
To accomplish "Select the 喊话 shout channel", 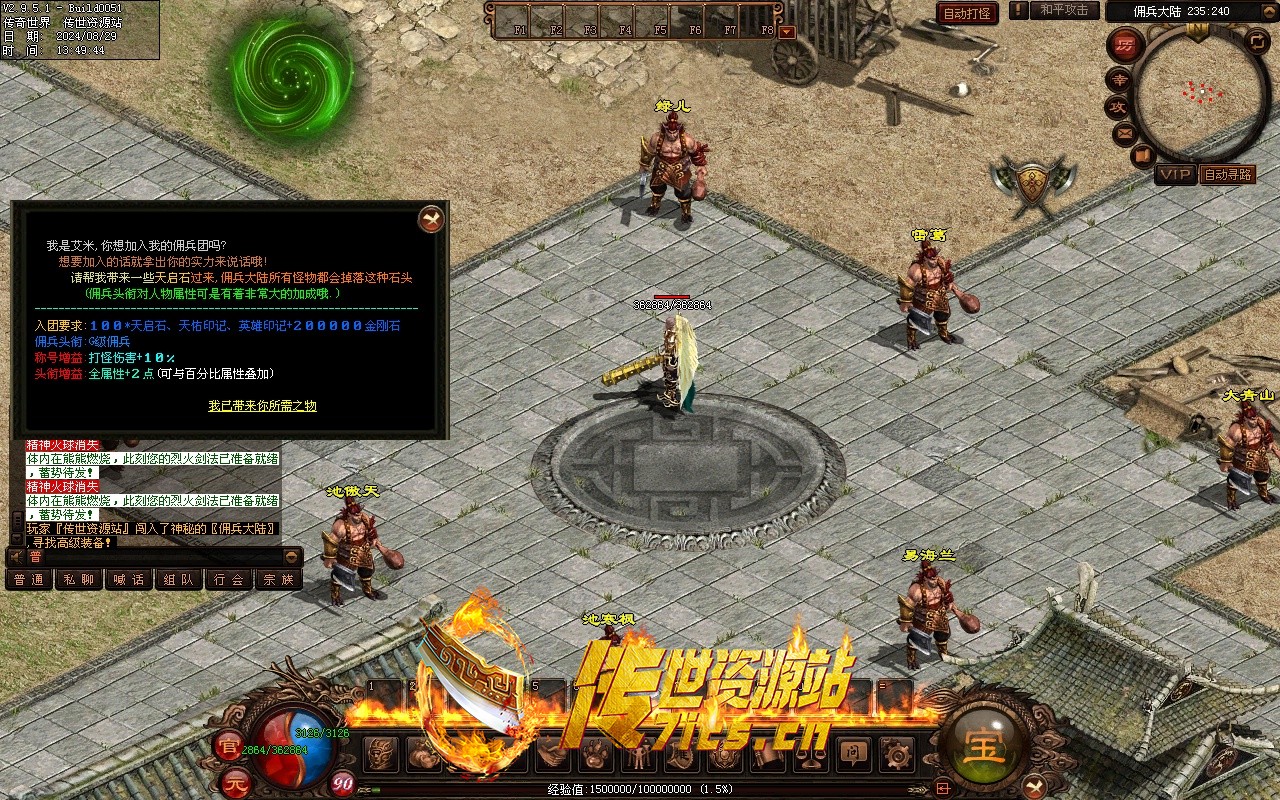I will coord(128,579).
